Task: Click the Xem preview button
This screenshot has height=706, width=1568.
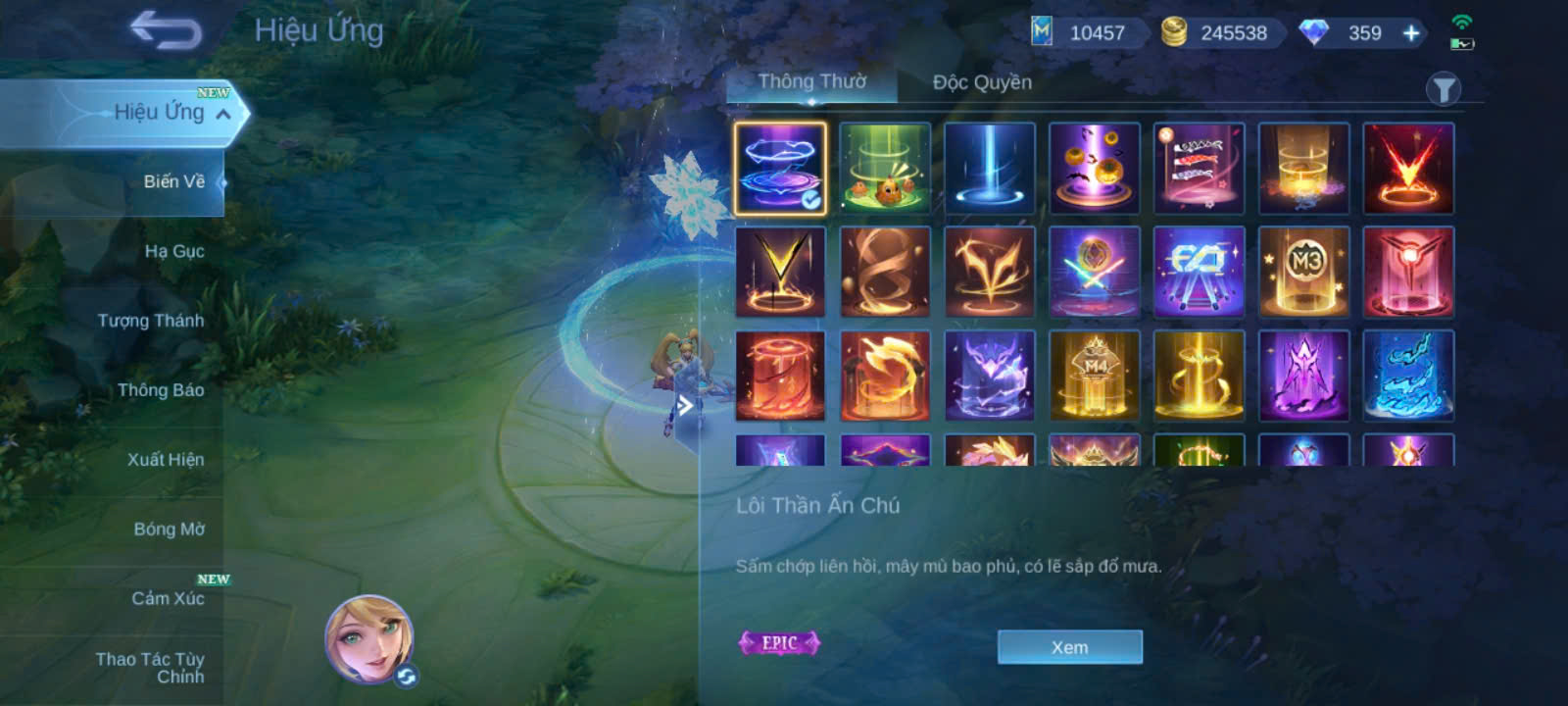Action: click(x=1069, y=647)
